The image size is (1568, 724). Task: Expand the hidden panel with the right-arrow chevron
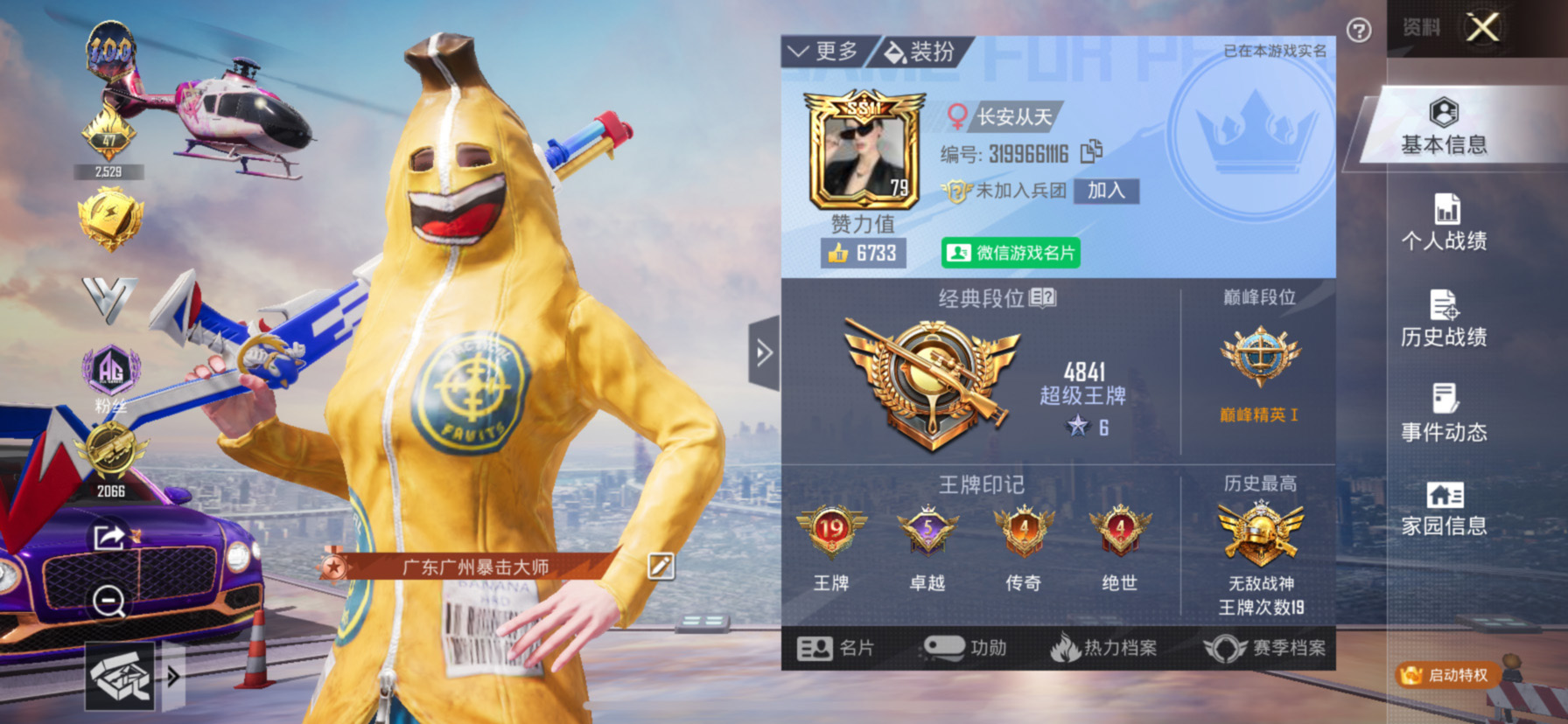[763, 352]
